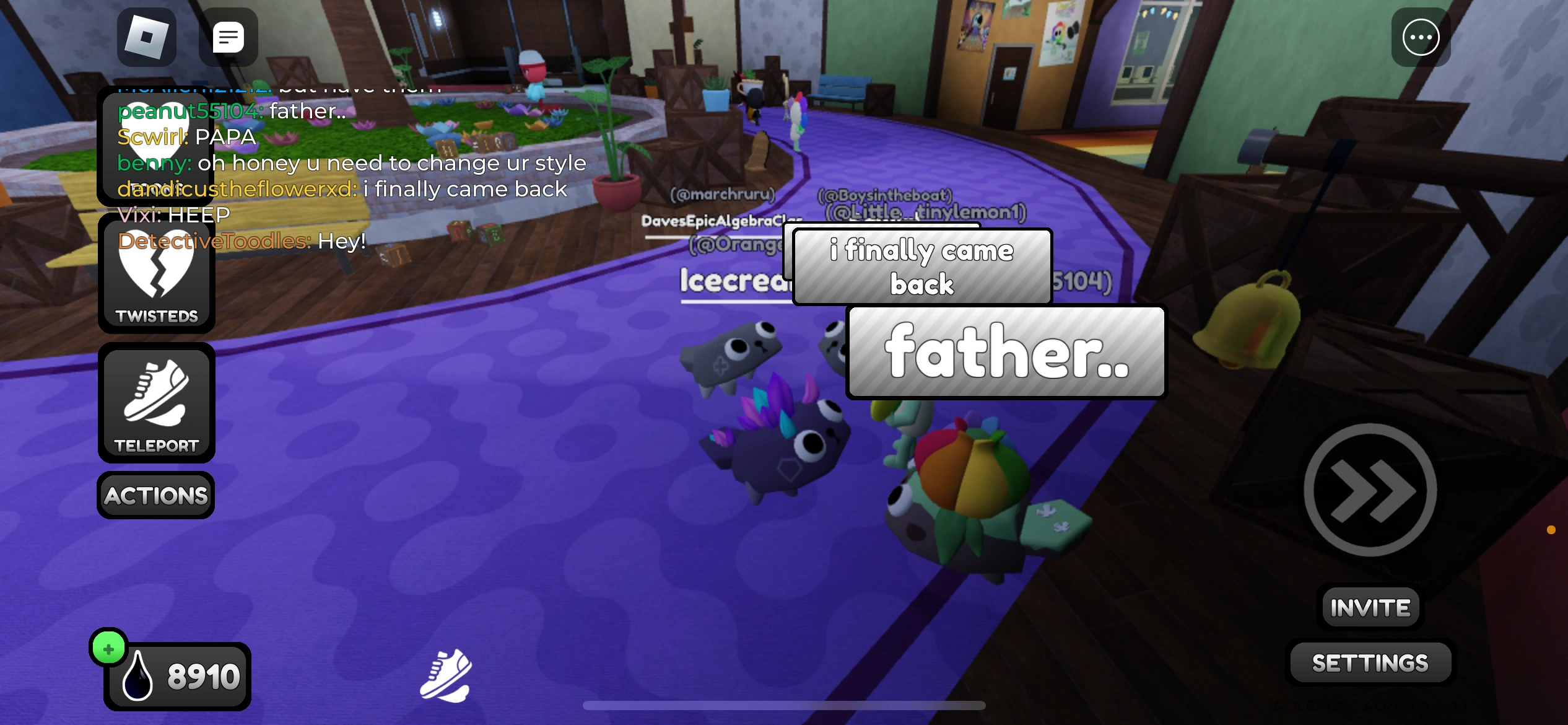Open SETTINGS

pos(1370,662)
